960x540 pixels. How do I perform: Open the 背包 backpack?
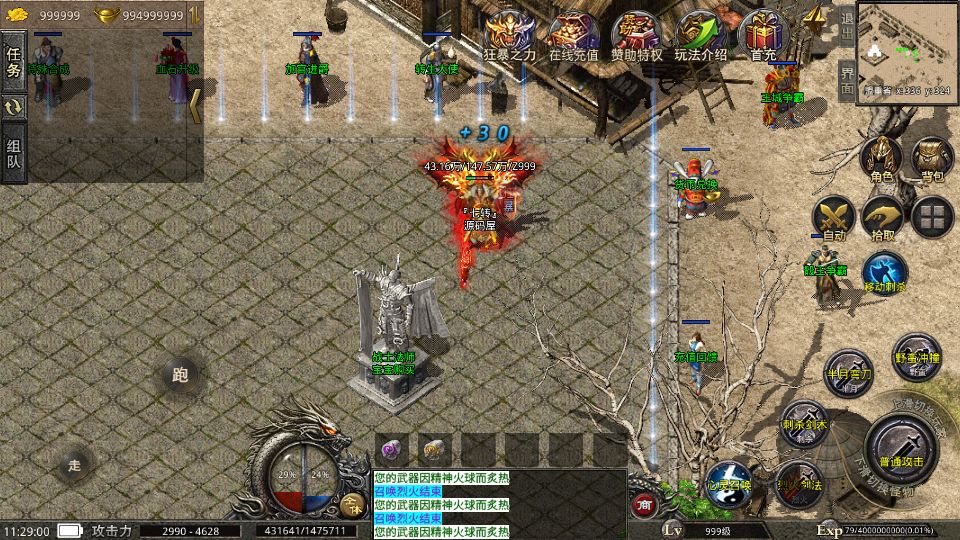tap(932, 160)
